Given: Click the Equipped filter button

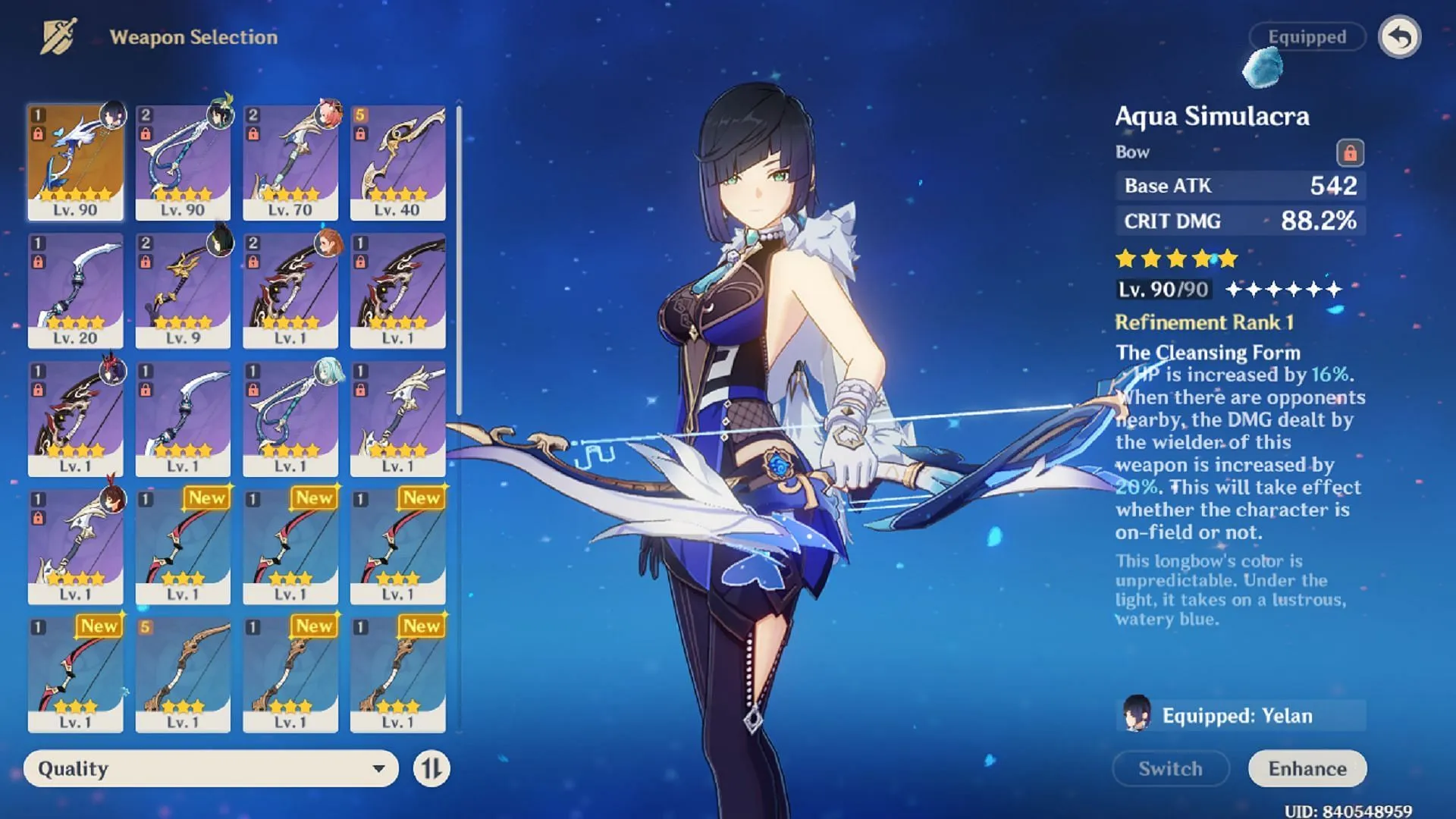Looking at the screenshot, I should [x=1307, y=37].
